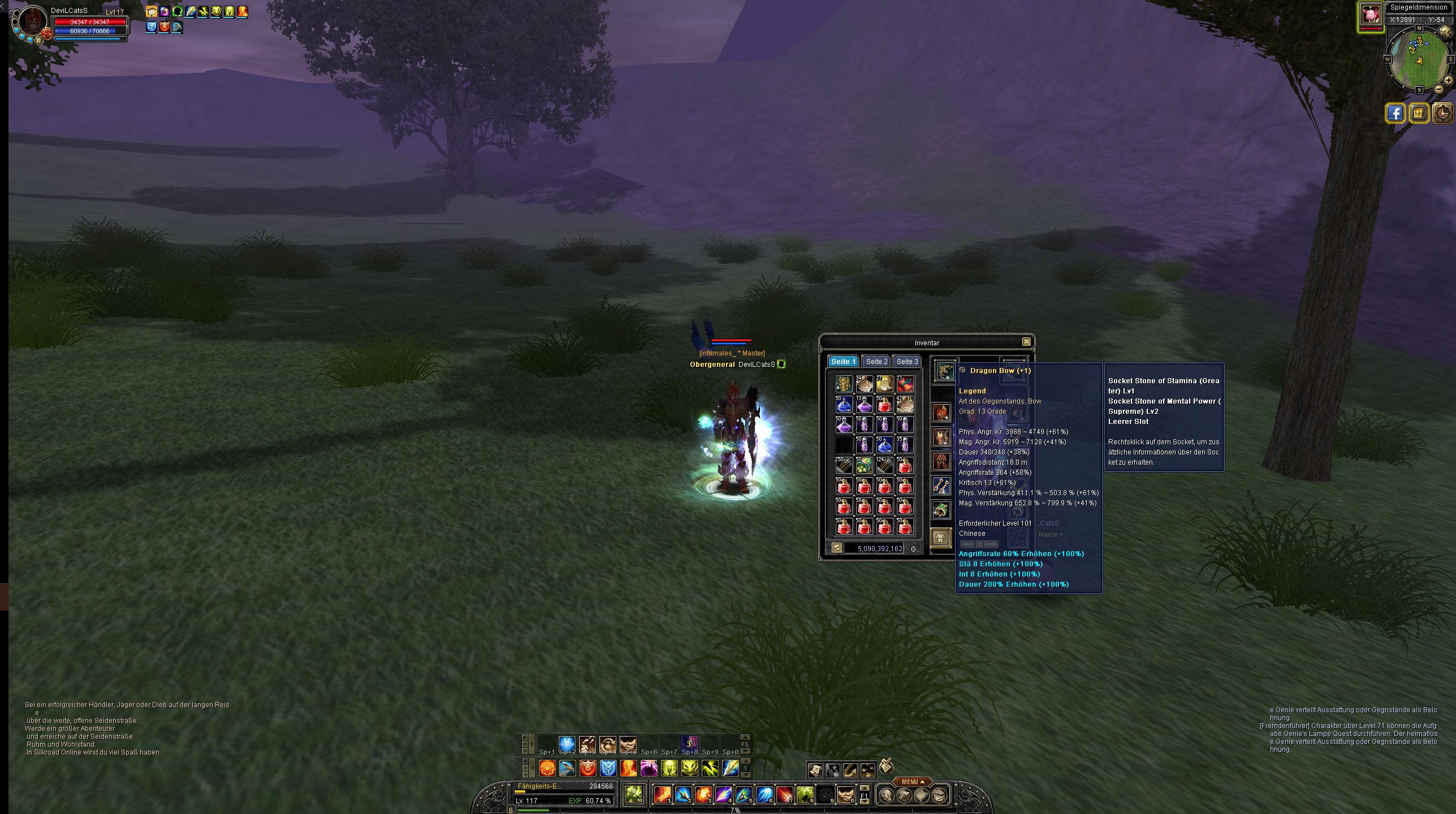Image resolution: width=1456 pixels, height=814 pixels.
Task: Open the world map globe button
Action: (1445, 32)
